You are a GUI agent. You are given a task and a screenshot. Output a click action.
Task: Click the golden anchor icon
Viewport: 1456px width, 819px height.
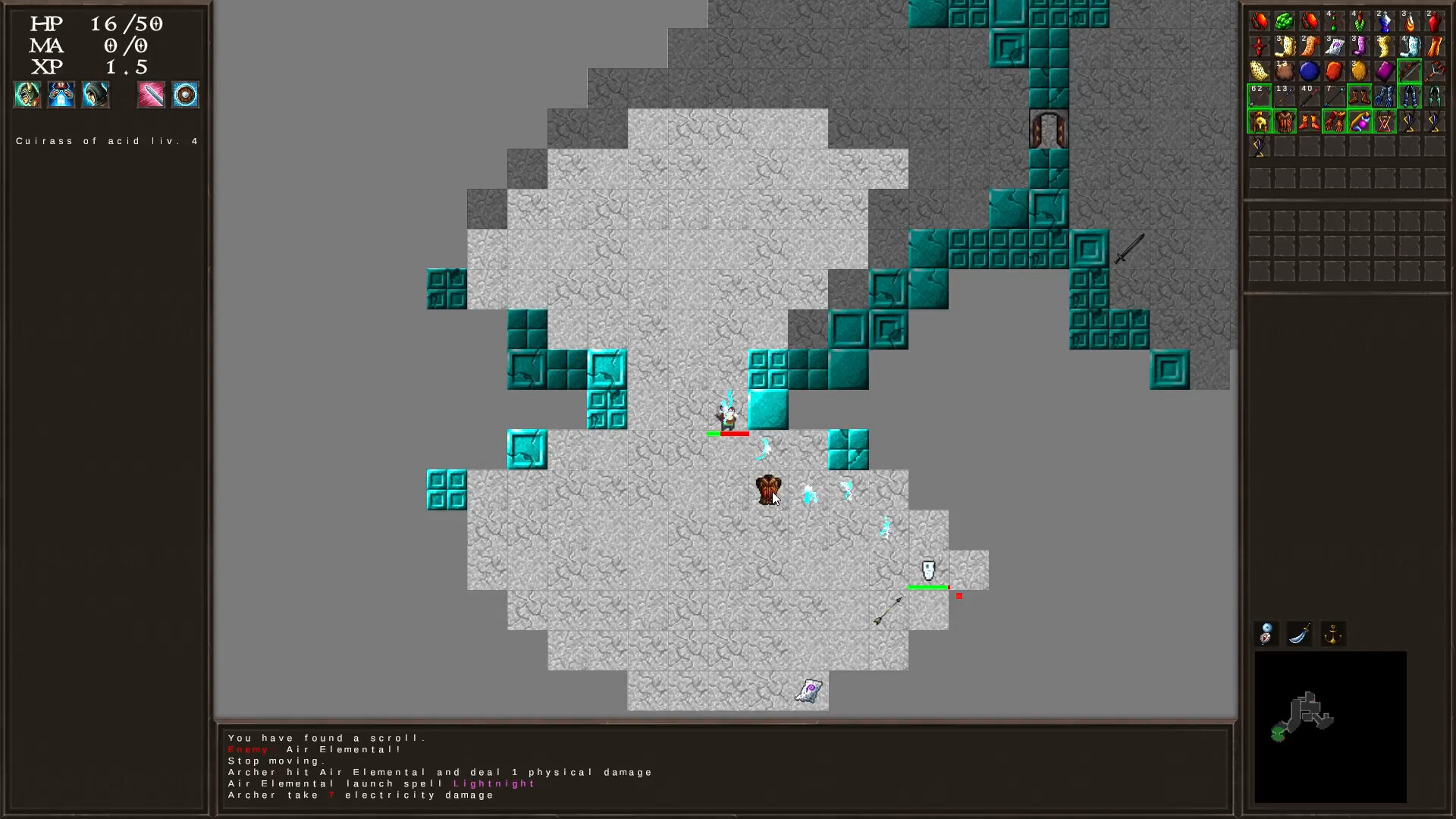[1333, 635]
